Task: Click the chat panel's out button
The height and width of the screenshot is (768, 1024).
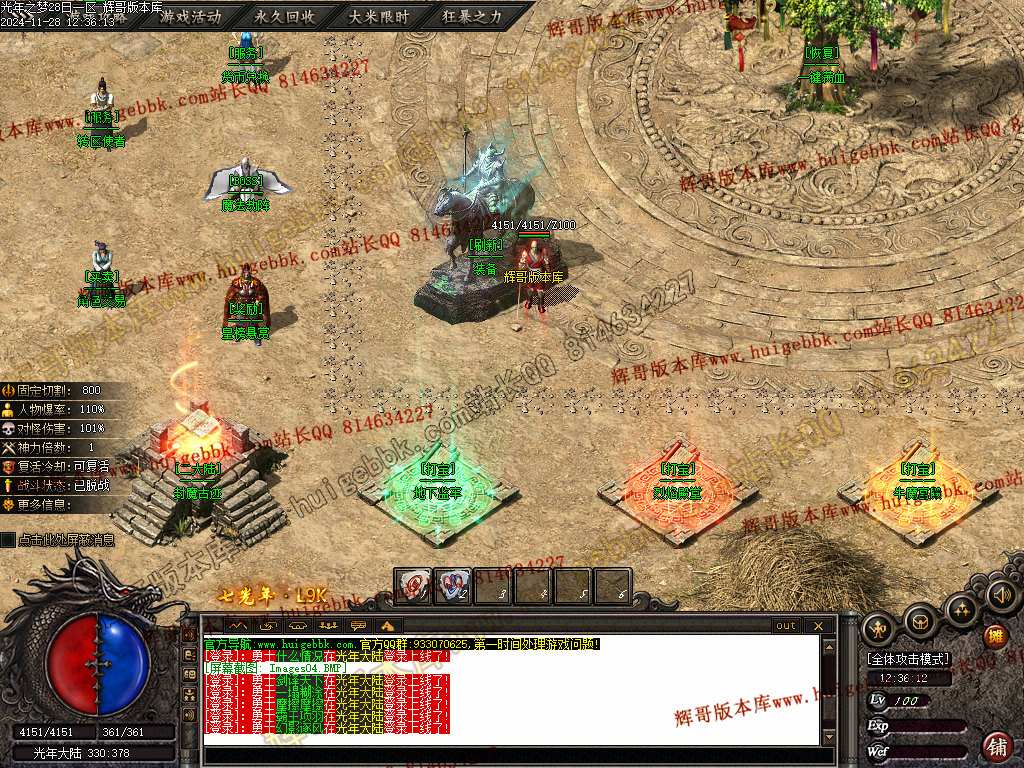Action: pos(786,626)
